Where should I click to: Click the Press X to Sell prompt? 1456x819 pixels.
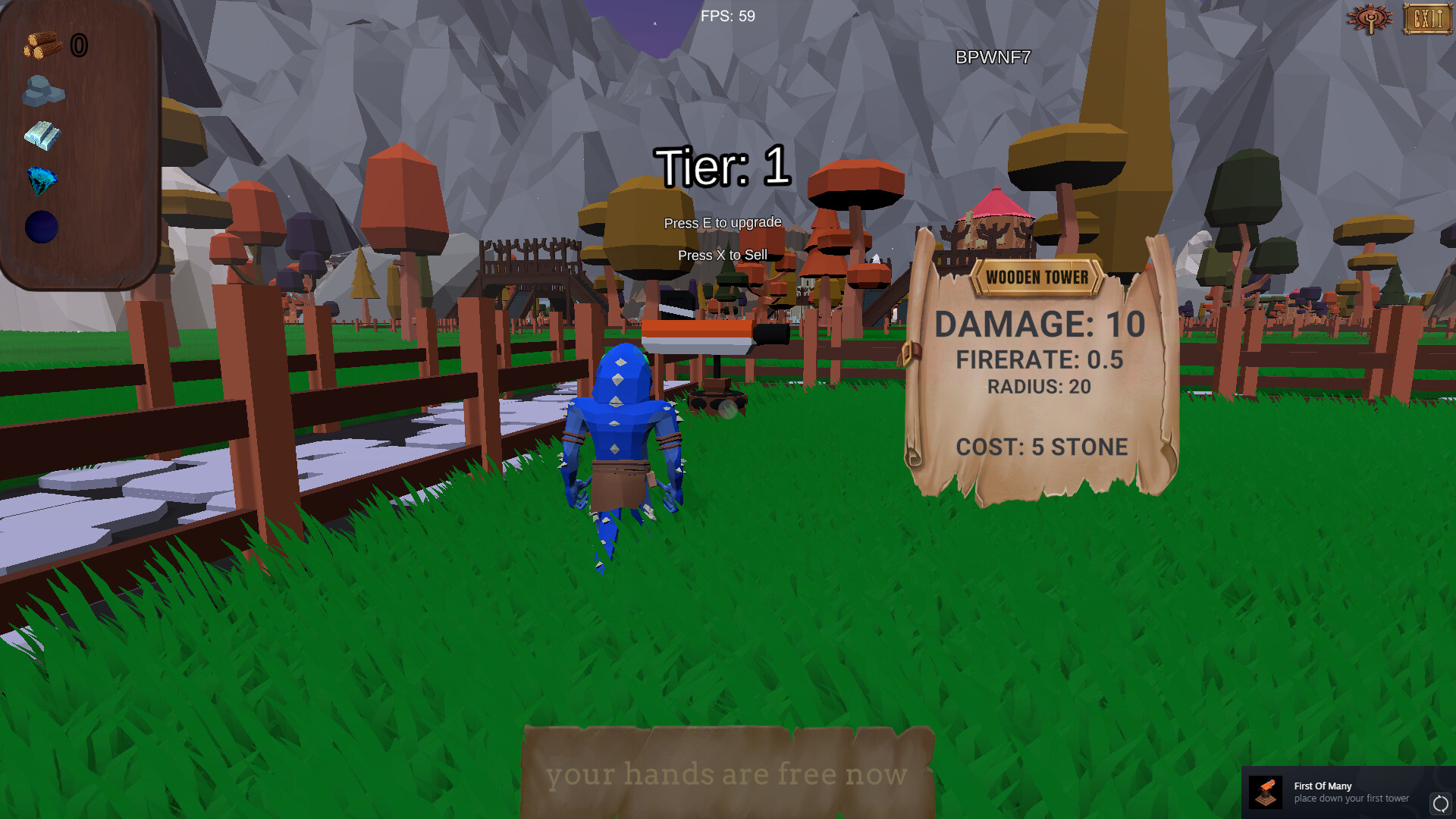tap(722, 256)
